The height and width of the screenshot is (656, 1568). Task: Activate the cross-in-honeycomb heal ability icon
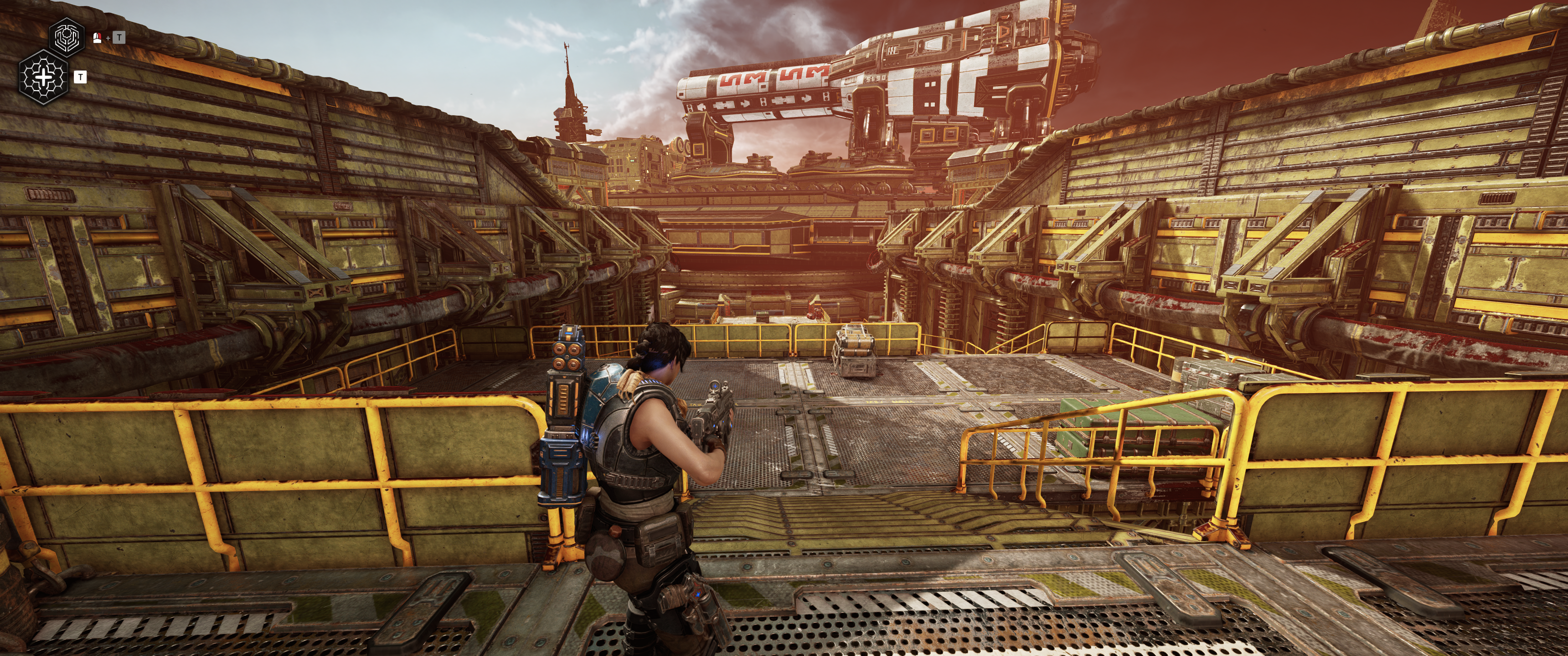click(44, 77)
